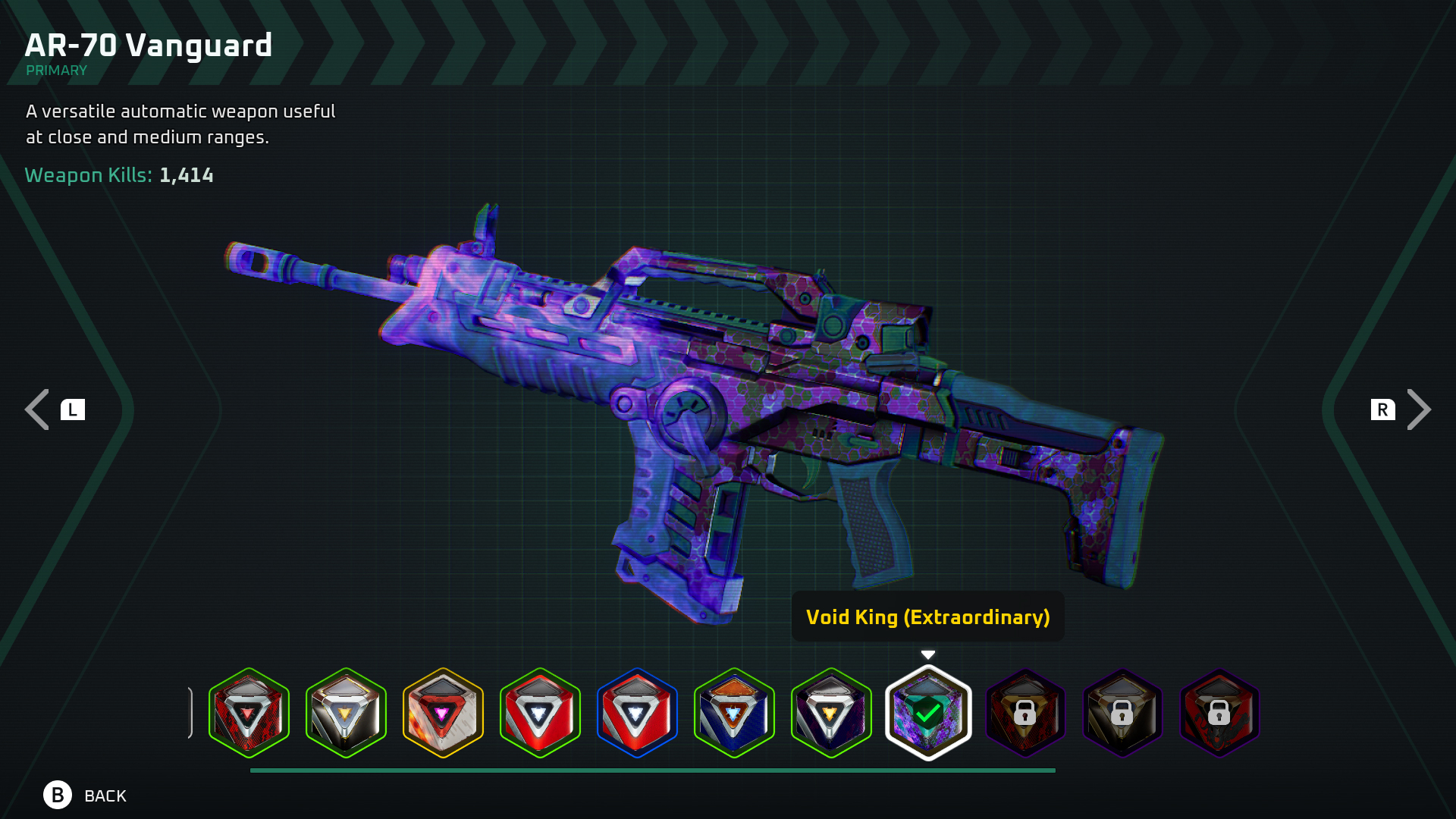Open the previous weapon with the L button
1456x819 pixels.
click(73, 409)
